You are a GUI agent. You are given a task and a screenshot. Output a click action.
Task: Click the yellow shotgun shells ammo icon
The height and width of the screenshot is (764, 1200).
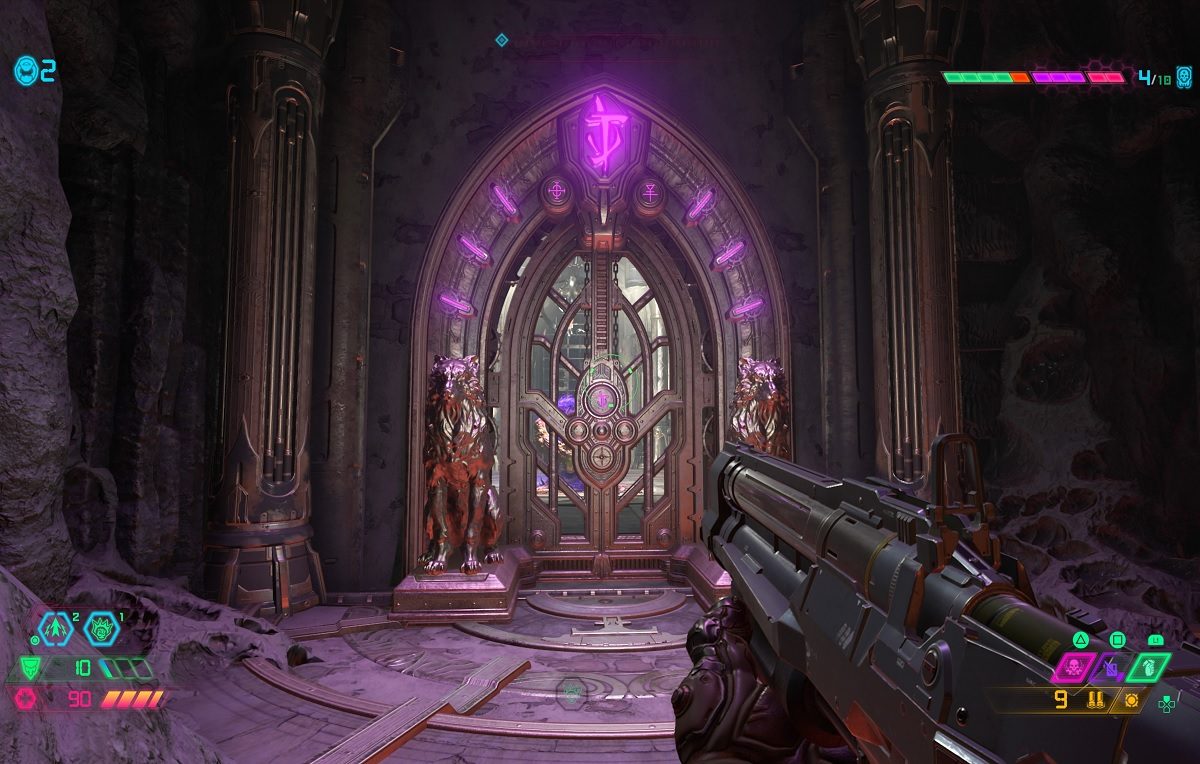[x=1095, y=700]
